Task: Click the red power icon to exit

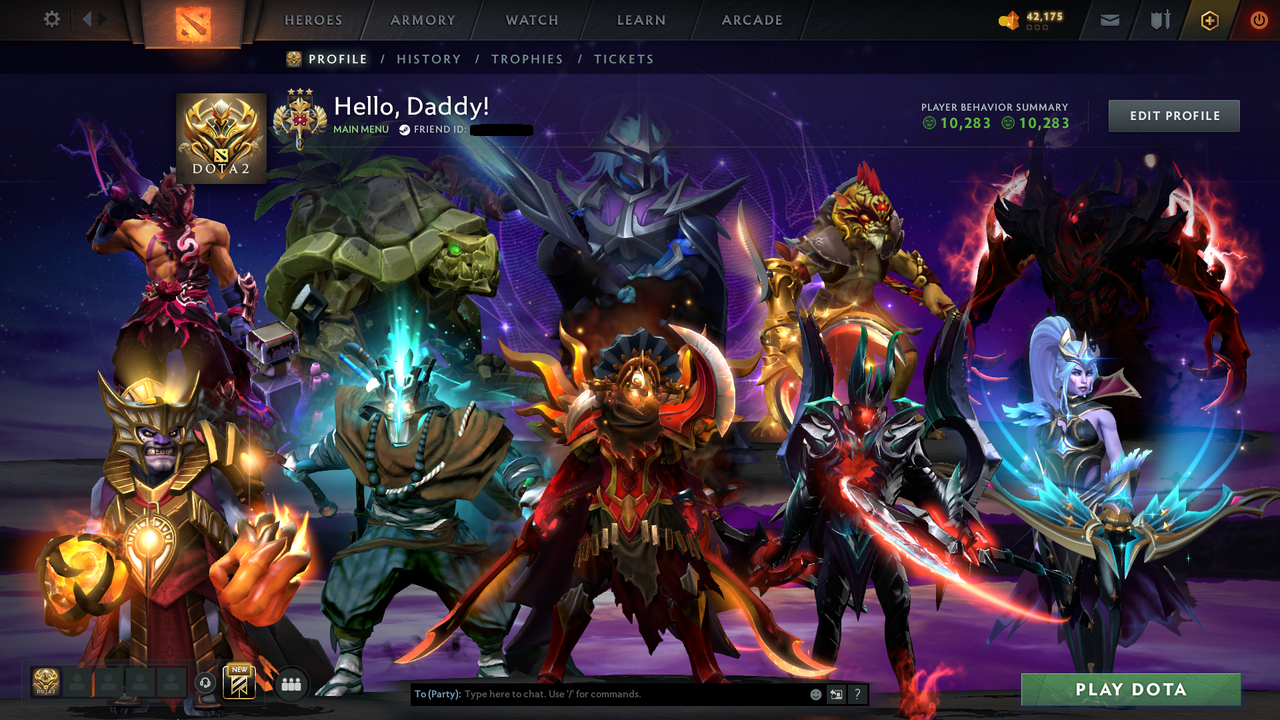Action: click(1258, 18)
